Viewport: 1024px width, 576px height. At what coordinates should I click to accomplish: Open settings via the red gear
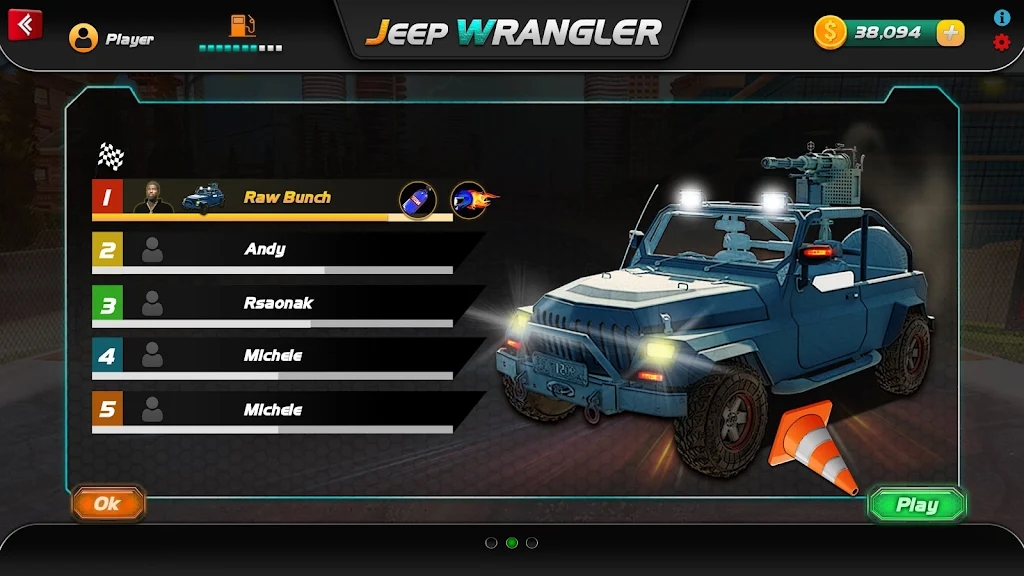(x=1001, y=42)
